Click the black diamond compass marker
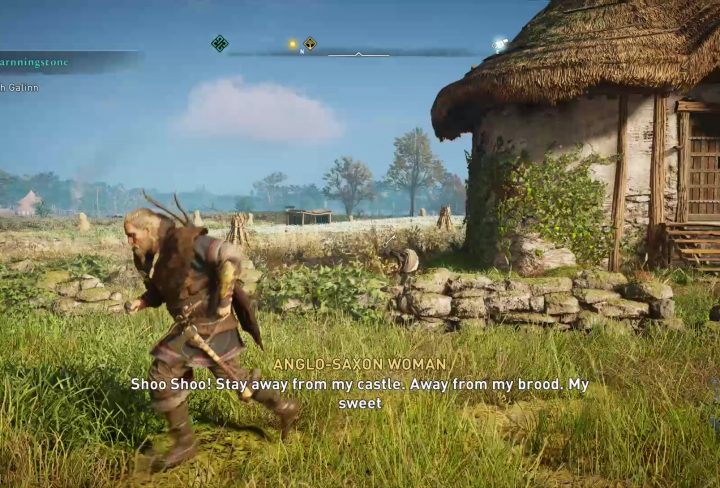The width and height of the screenshot is (720, 488). [310, 44]
